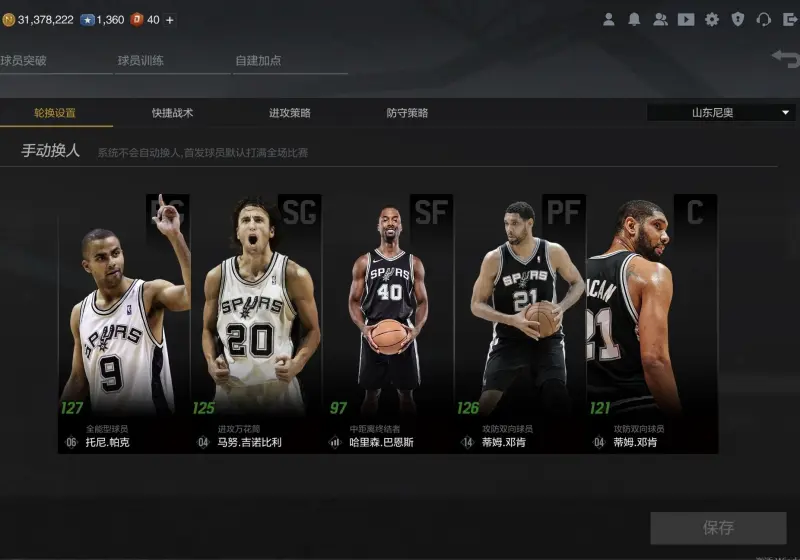Pick the 哈里森.巴恩斯 SF card
The image size is (800, 560).
click(x=388, y=324)
